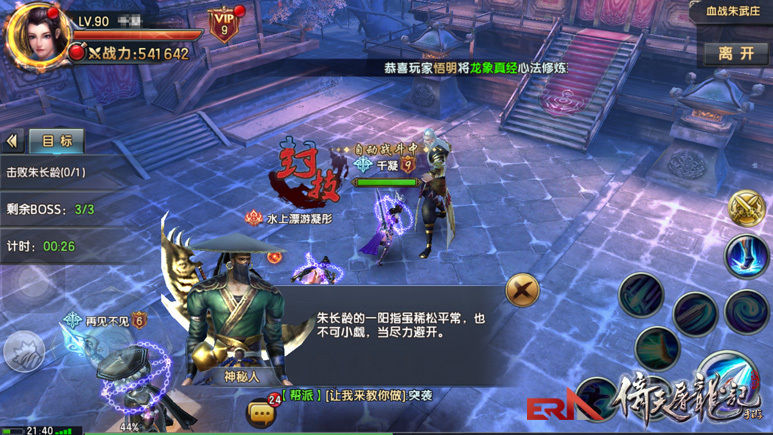Collapse the objective panel with the double-arrow
Screen dimensions: 773x435
click(13, 142)
